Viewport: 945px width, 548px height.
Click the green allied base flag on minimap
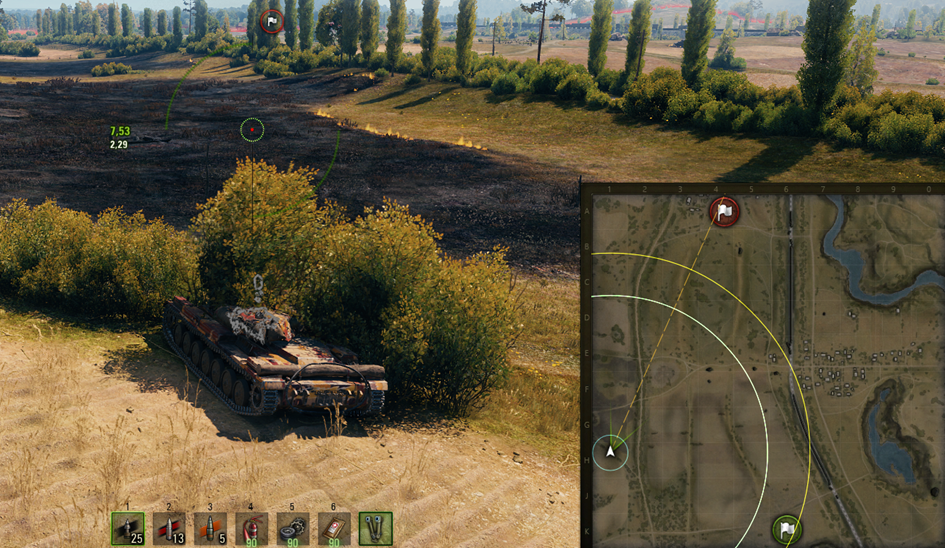(787, 530)
